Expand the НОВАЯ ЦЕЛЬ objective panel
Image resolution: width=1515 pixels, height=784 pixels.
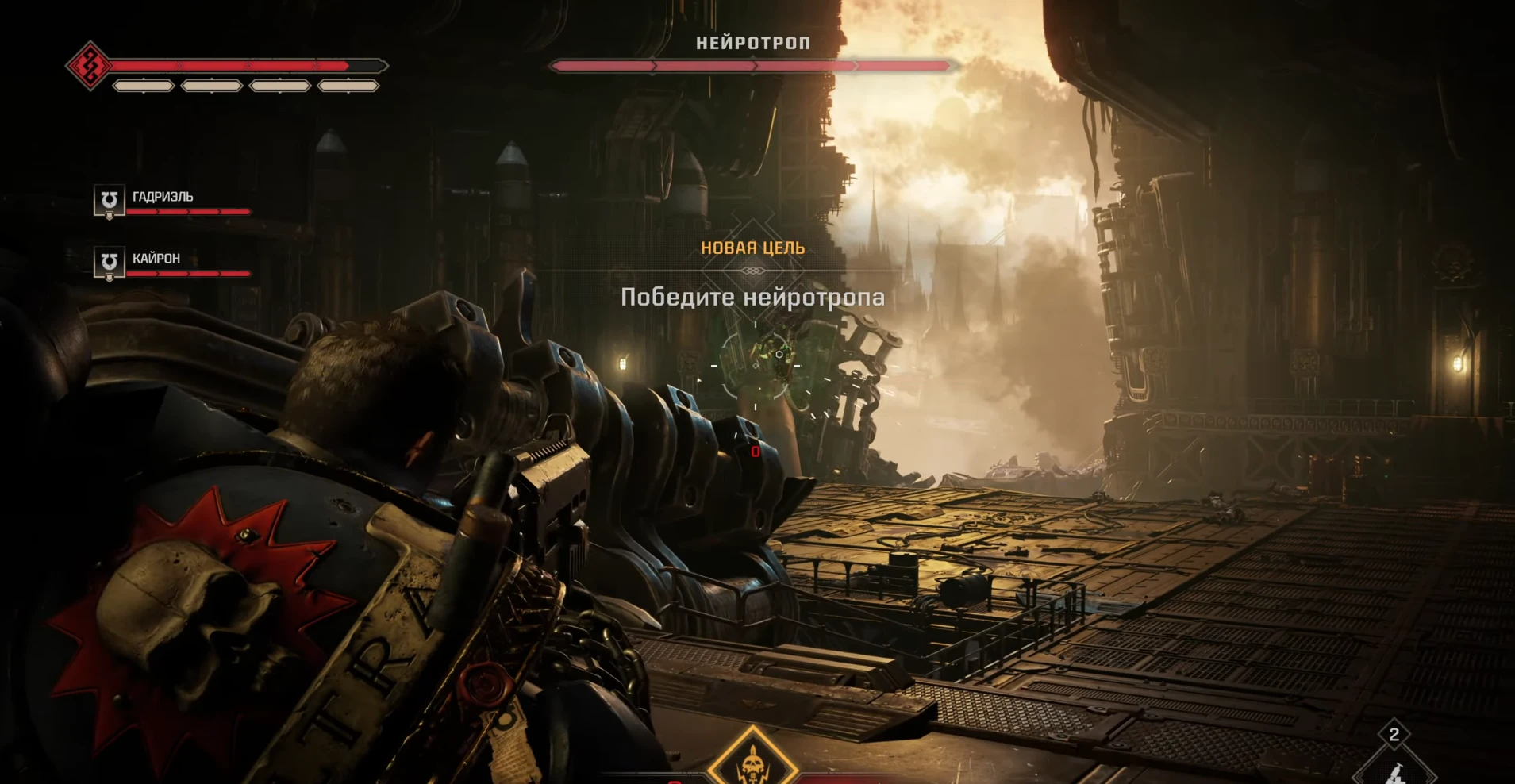coord(752,247)
